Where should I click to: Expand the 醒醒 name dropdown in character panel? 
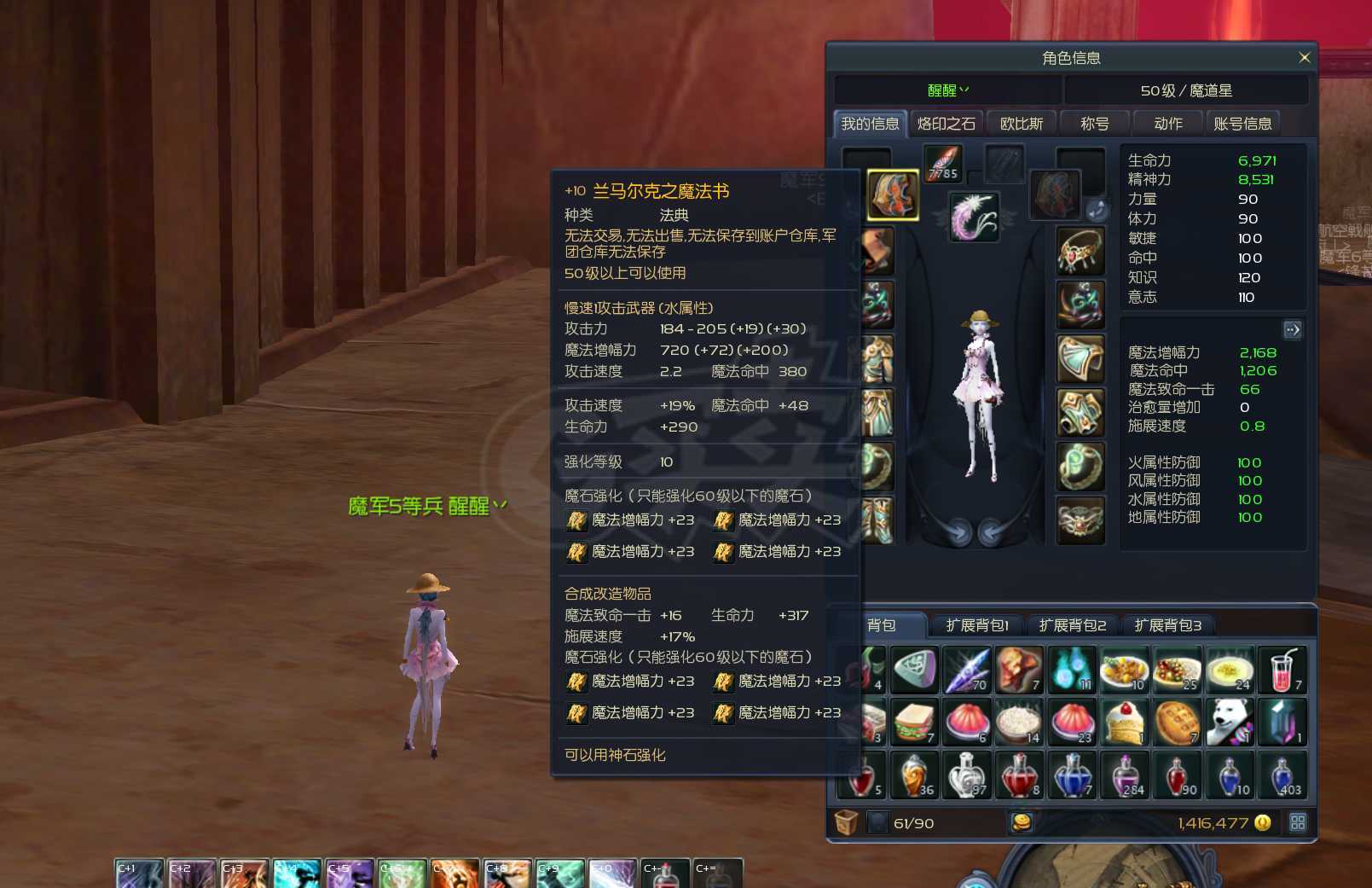[x=947, y=90]
